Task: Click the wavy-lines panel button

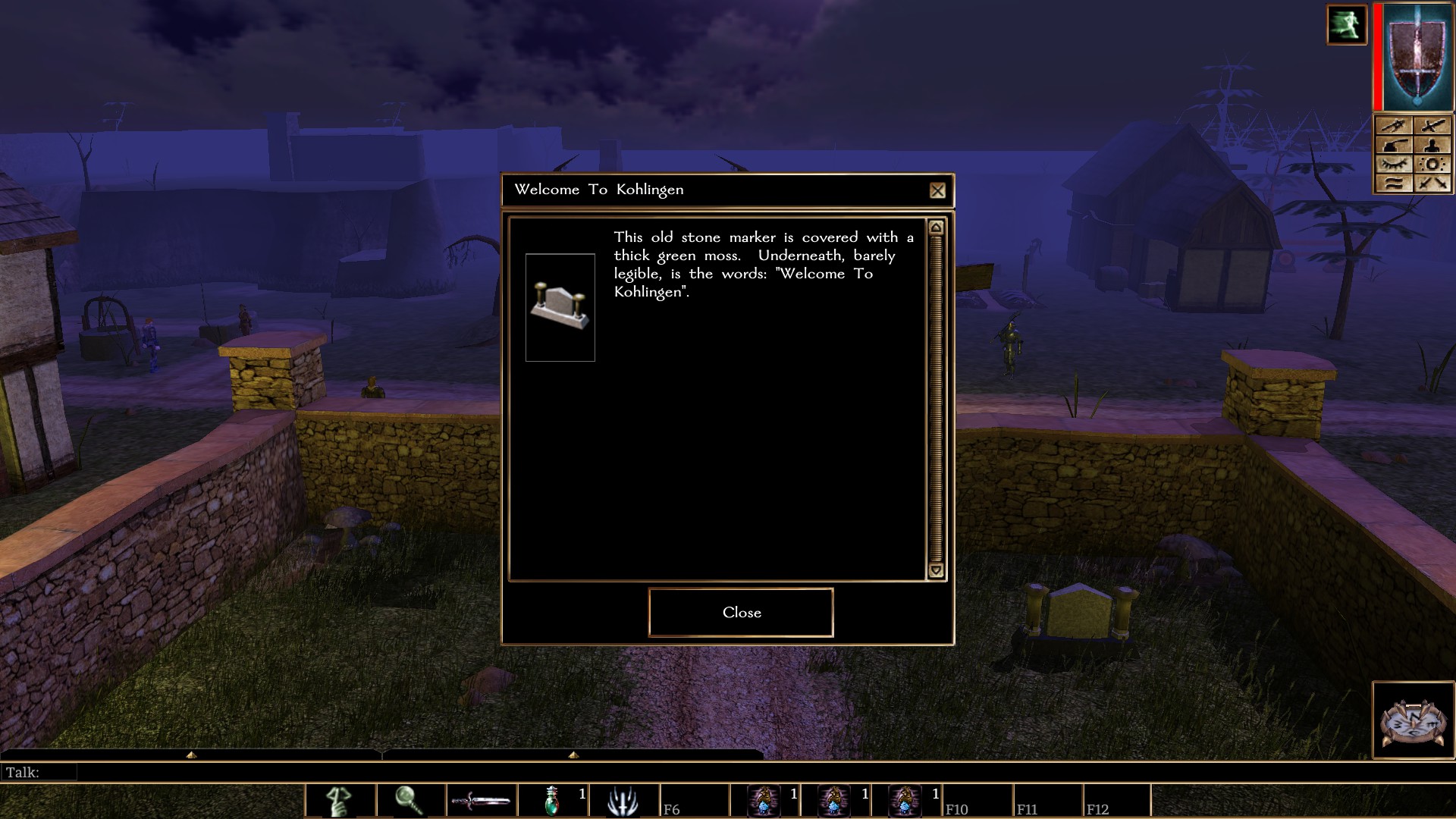Action: [x=1394, y=184]
